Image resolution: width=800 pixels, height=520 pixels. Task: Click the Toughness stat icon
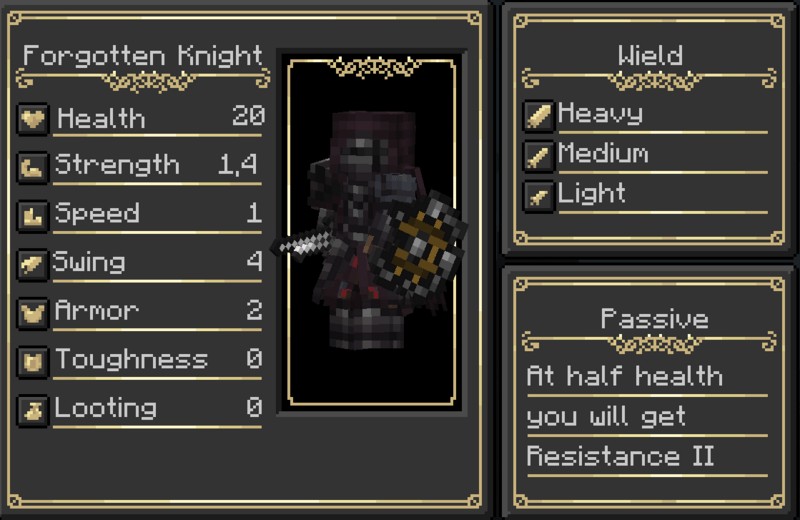33,361
